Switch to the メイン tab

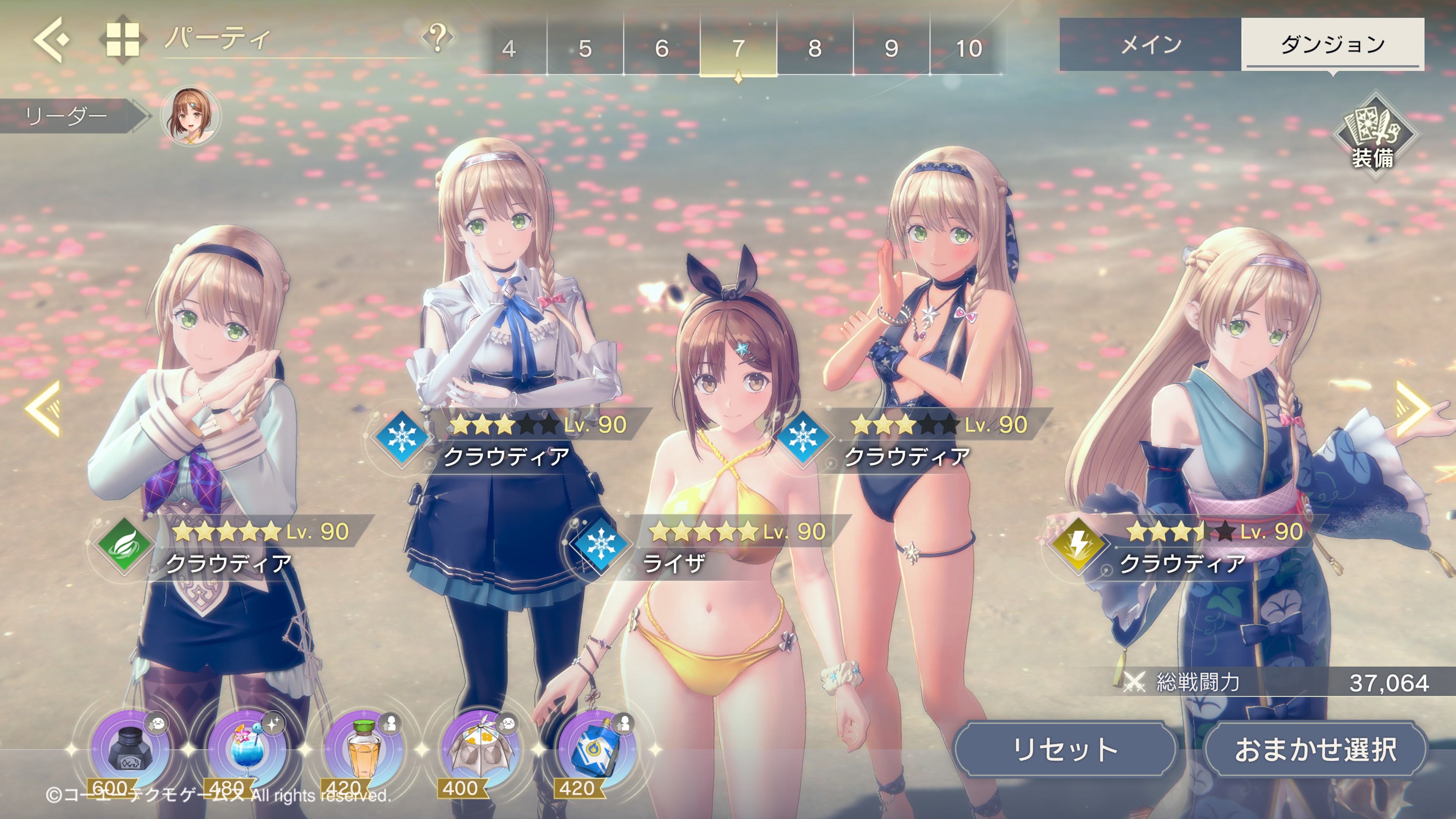click(x=1151, y=44)
